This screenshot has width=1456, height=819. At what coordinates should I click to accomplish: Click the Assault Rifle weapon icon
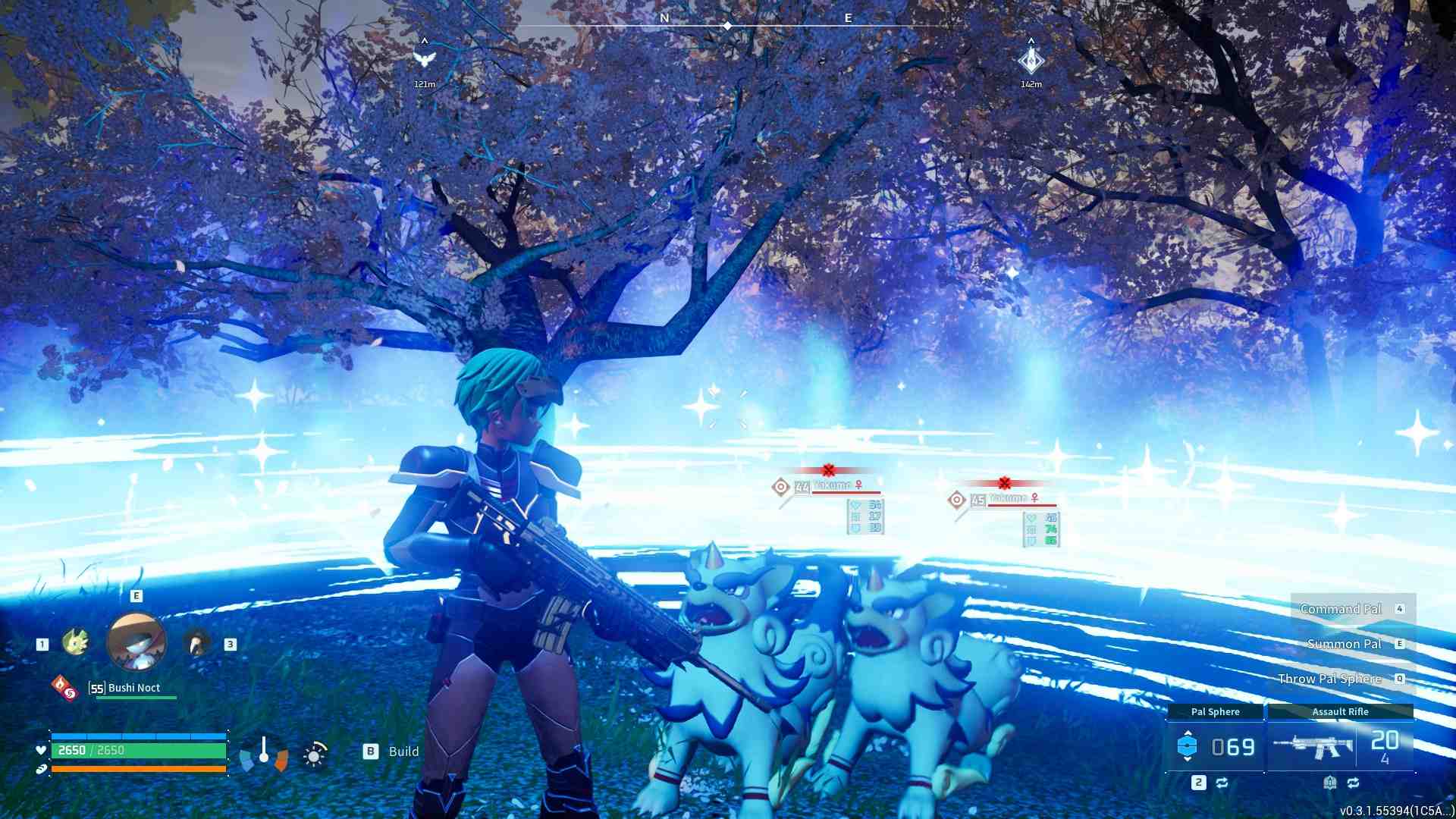[x=1318, y=747]
